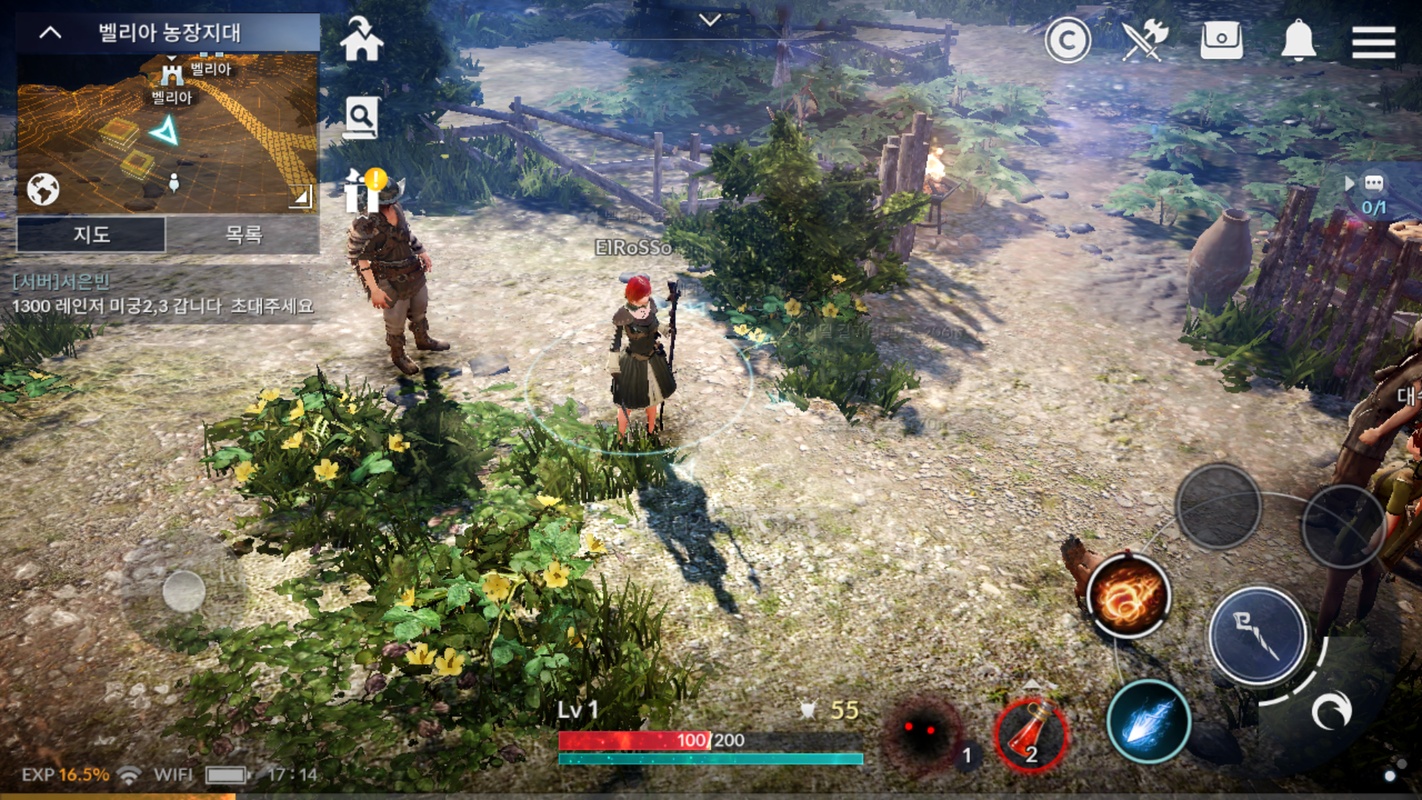The image size is (1422, 800).
Task: Switch to the 목록 list tab
Action: coord(243,234)
